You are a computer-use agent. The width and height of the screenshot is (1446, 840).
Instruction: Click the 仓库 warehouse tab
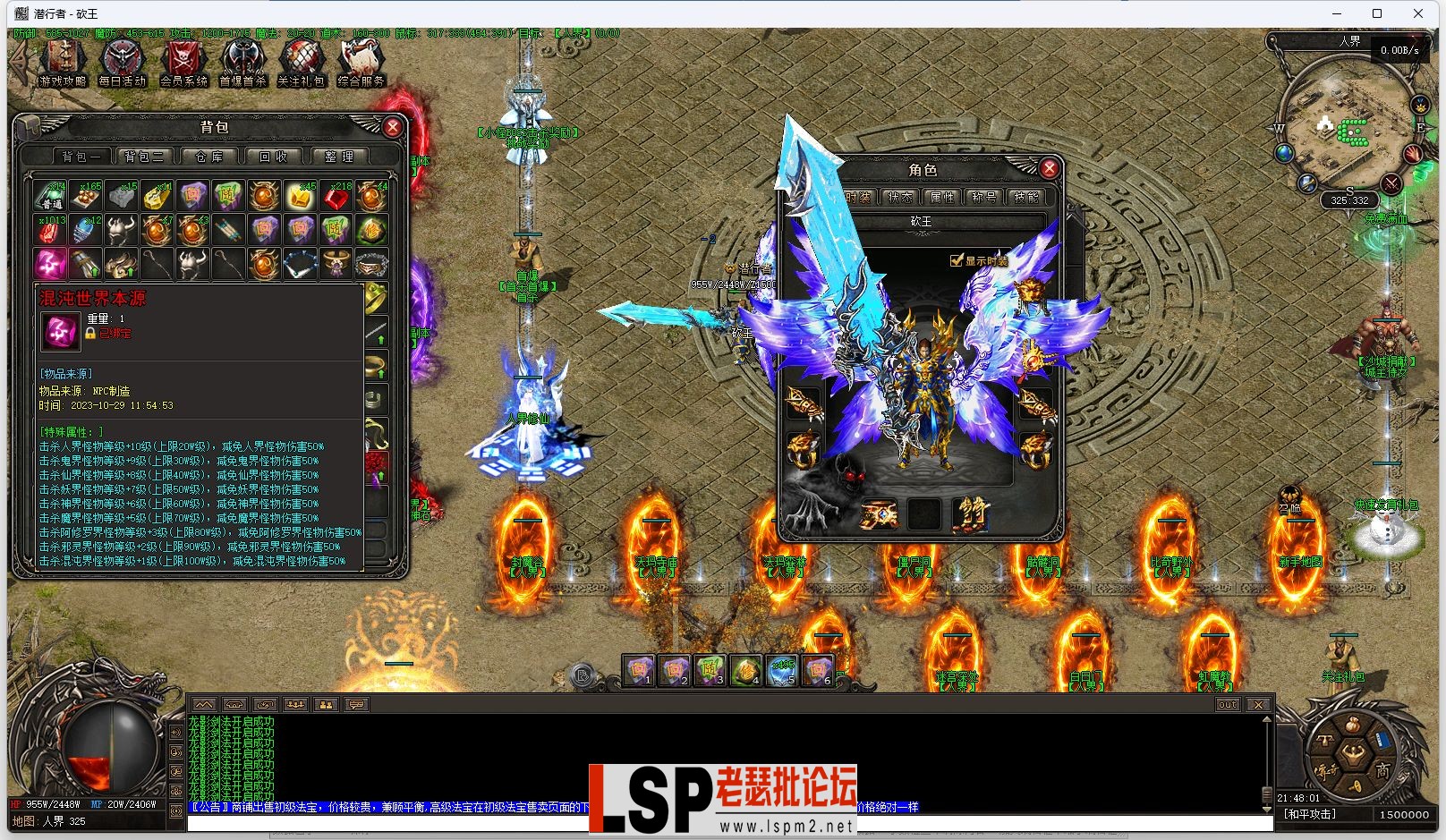pyautogui.click(x=209, y=155)
